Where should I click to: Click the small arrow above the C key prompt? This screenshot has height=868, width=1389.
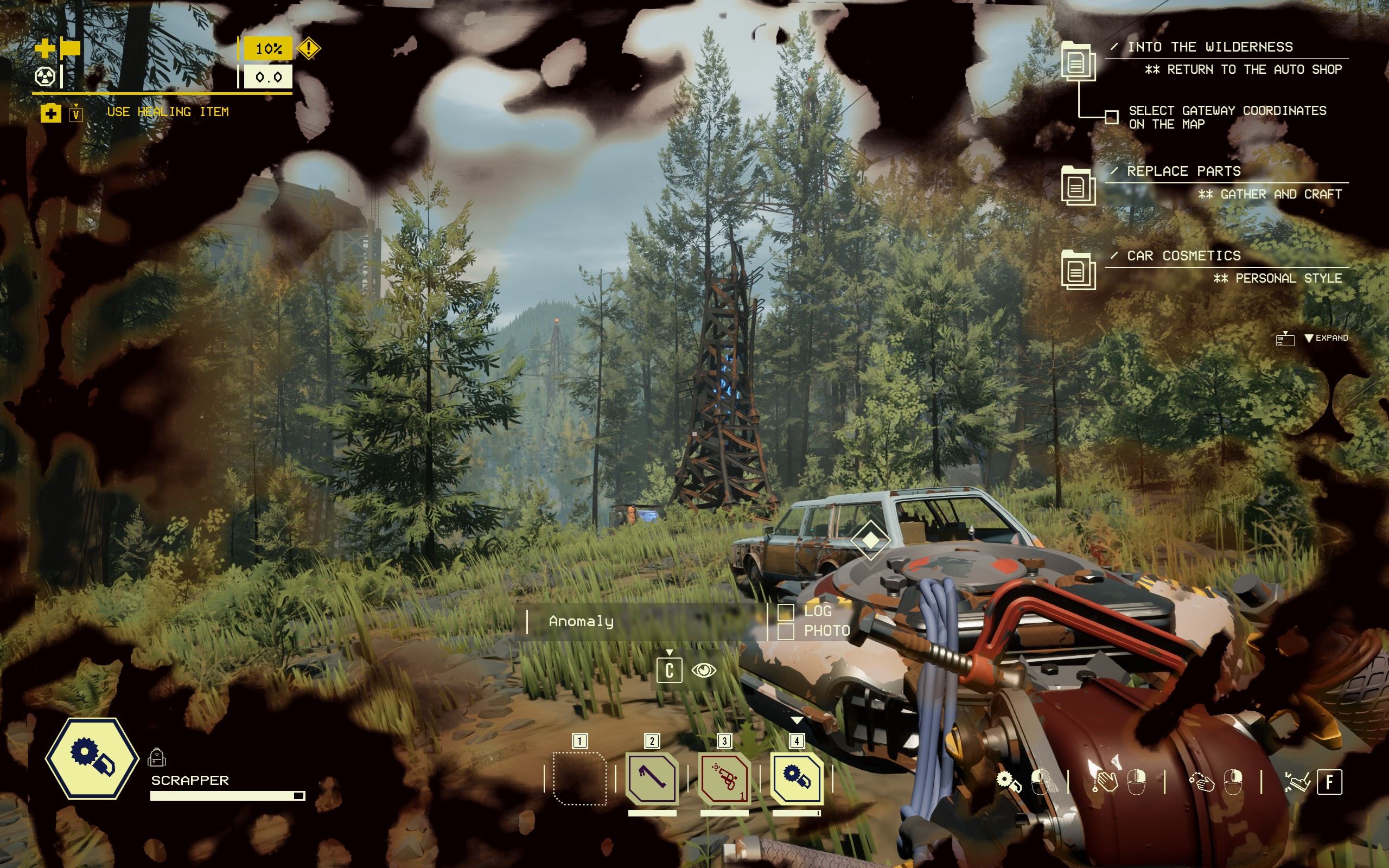[x=669, y=653]
